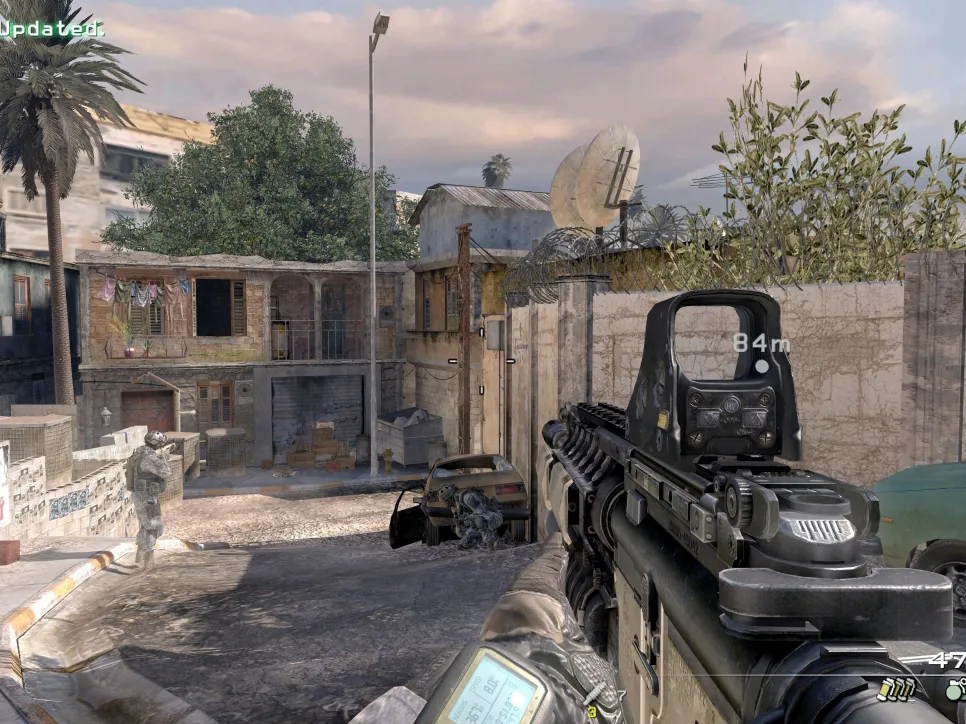Select the yellow flashbang grenades icon
This screenshot has width=966, height=724.
click(x=896, y=689)
